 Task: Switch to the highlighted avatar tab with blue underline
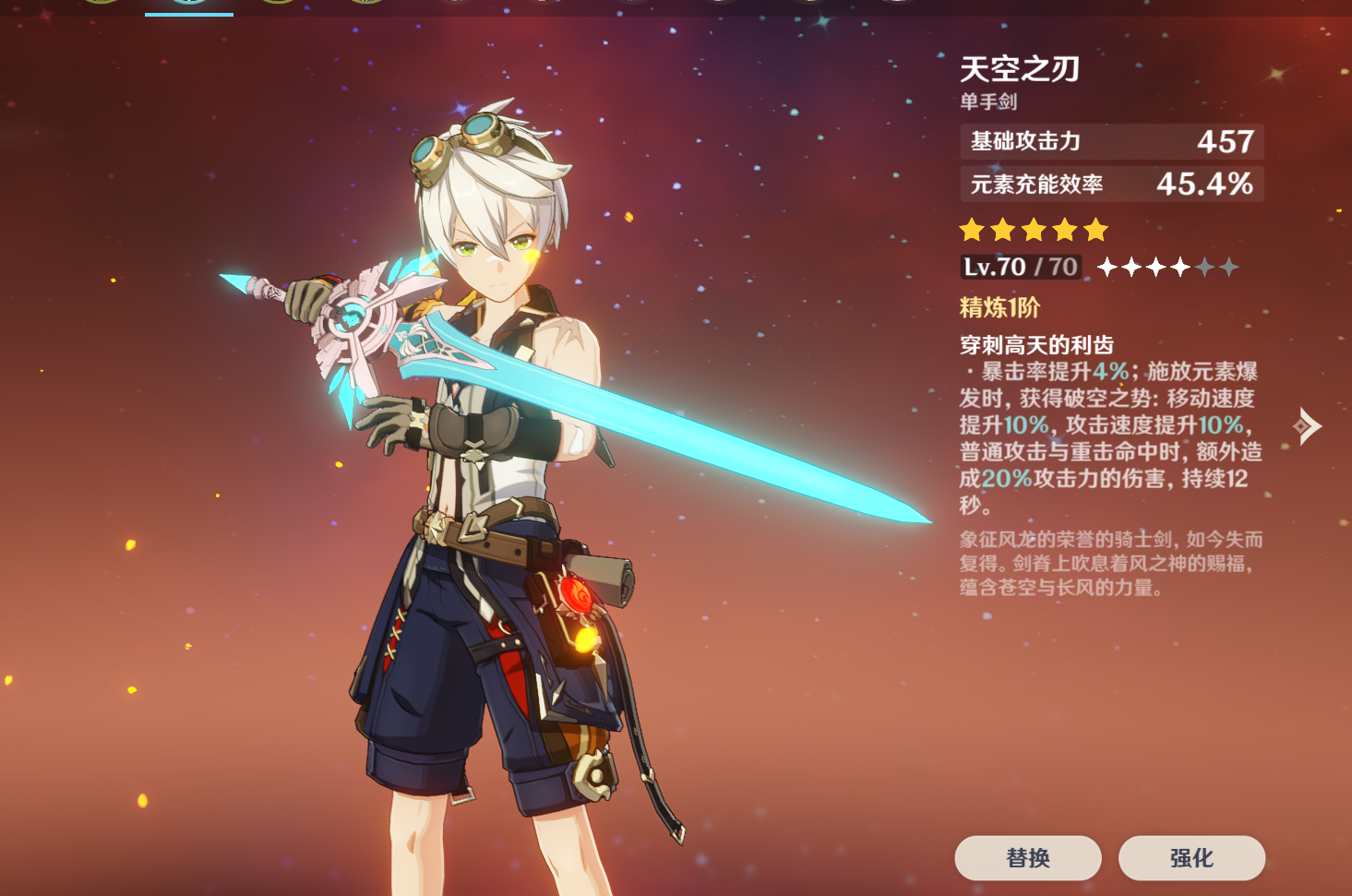coord(188,7)
